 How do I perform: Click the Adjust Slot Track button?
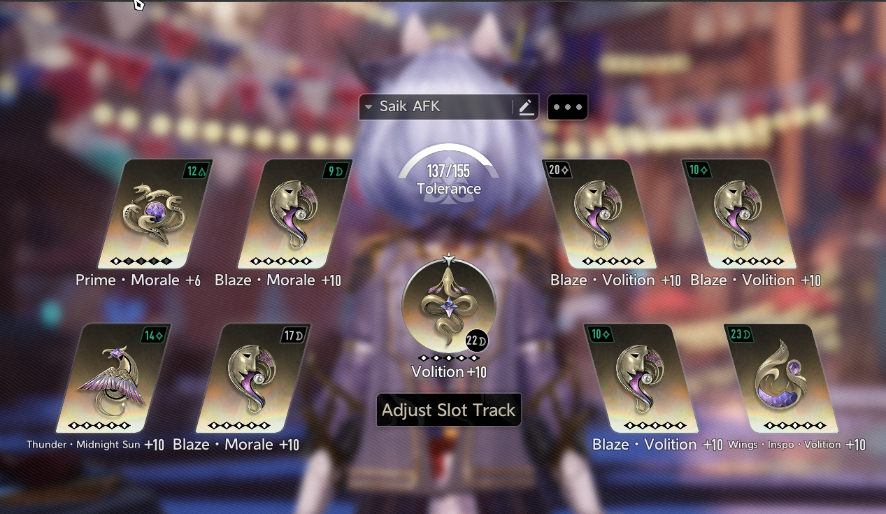(x=449, y=409)
